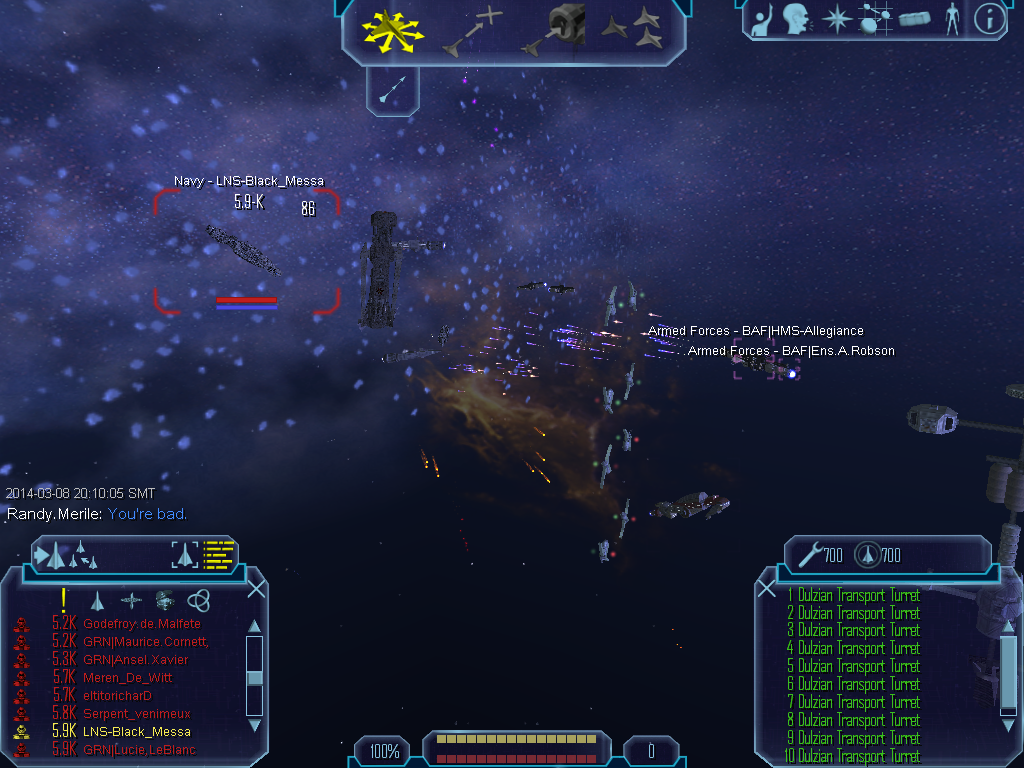The width and height of the screenshot is (1024, 768).
Task: Open the information panel with the 'i' icon
Action: pyautogui.click(x=989, y=20)
